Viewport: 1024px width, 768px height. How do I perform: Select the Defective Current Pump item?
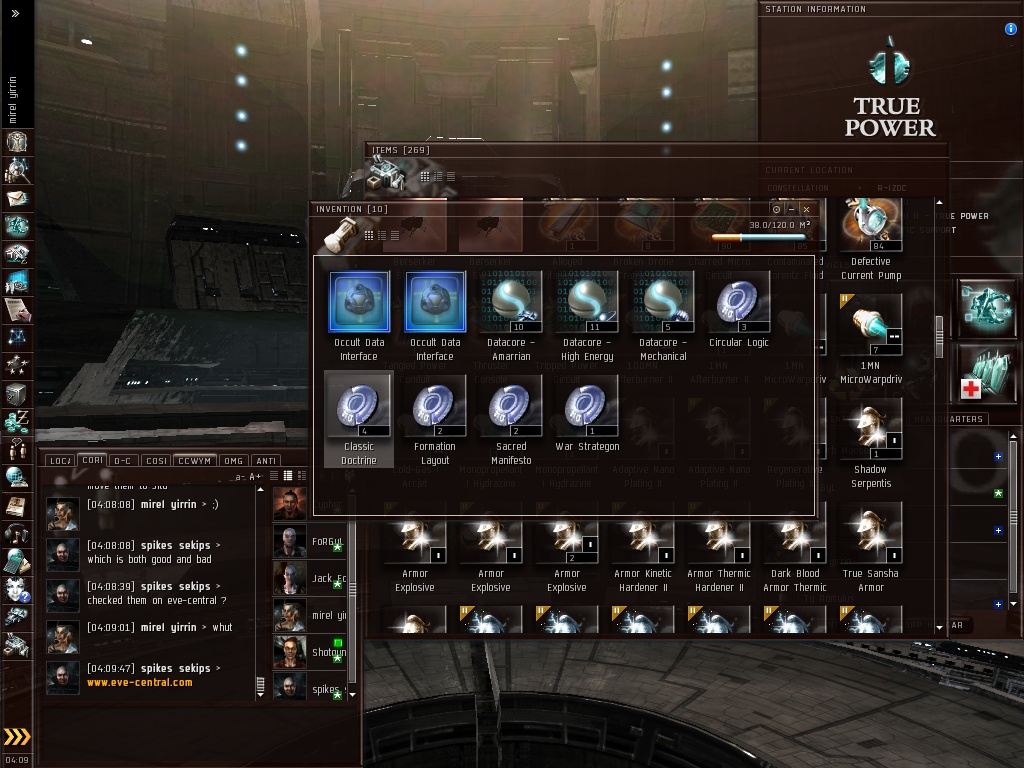(x=870, y=224)
